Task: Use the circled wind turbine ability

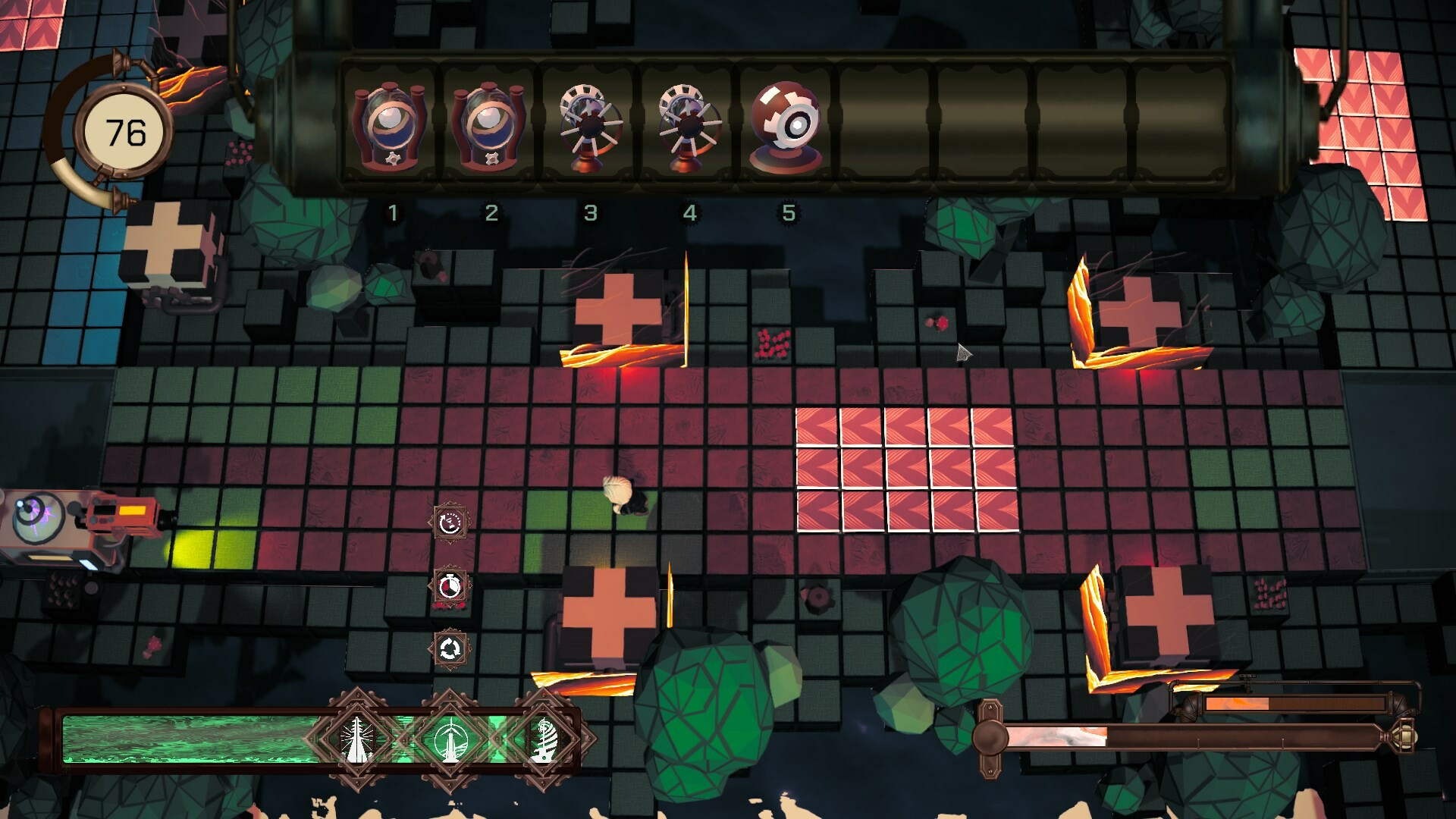Action: point(450,738)
